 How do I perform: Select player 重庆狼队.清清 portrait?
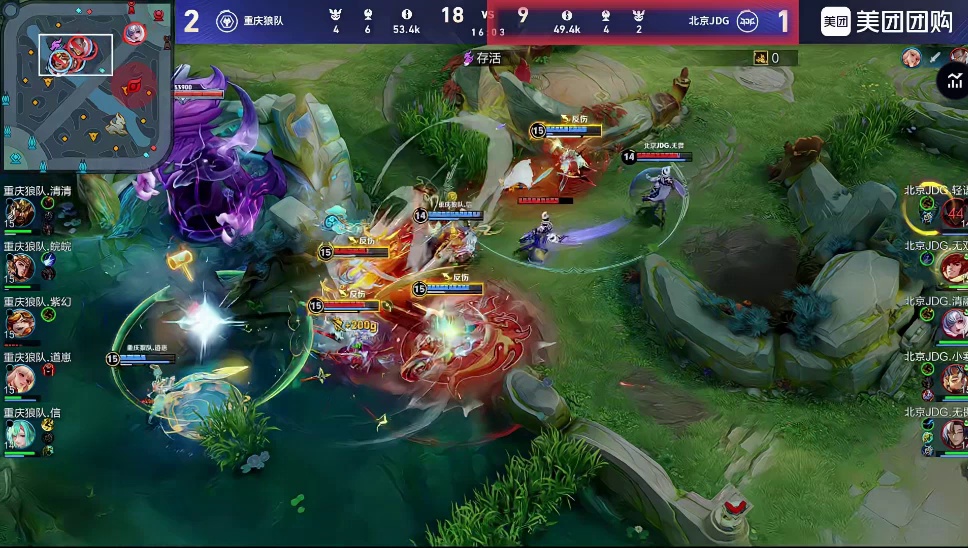coord(19,213)
